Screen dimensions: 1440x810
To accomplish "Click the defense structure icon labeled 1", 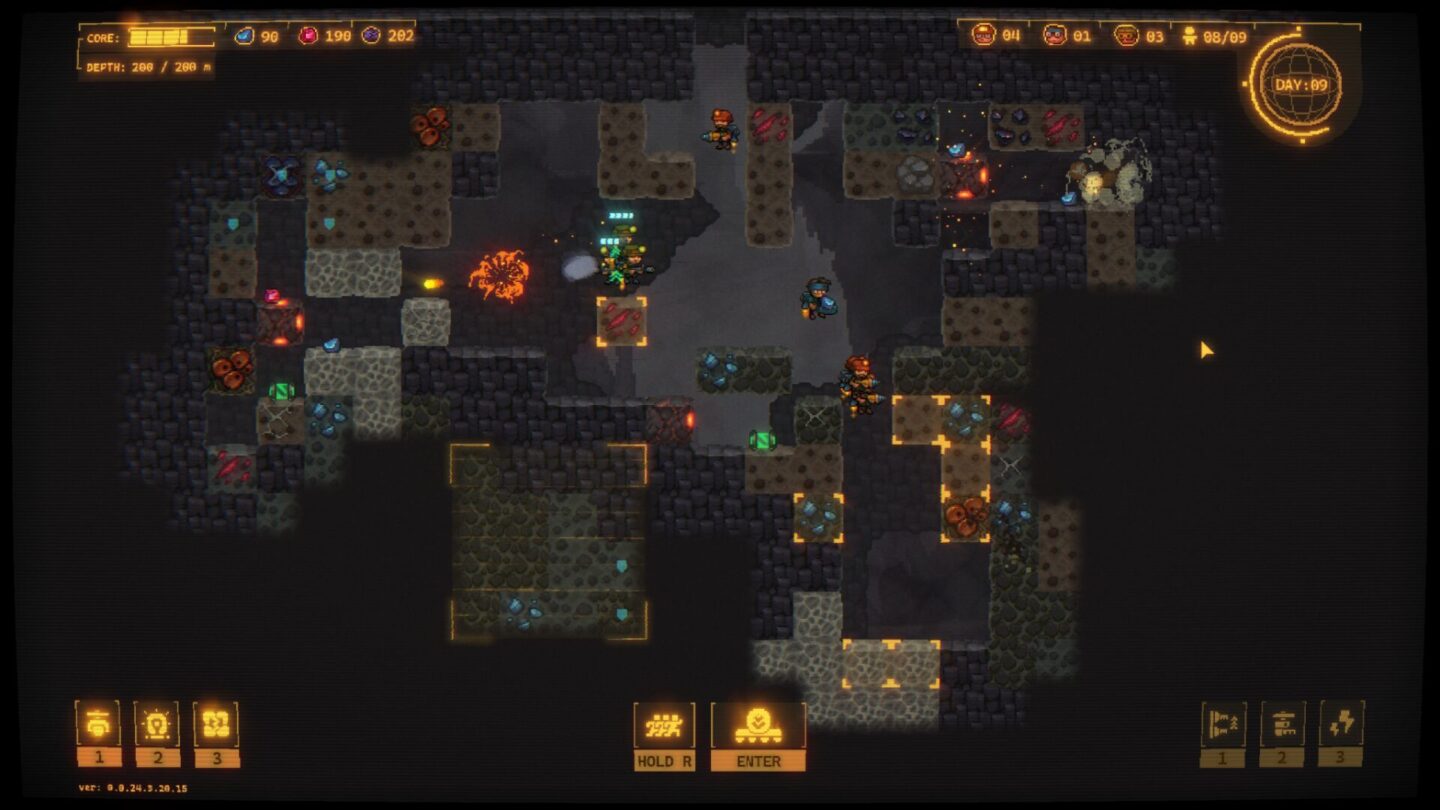I will [1222, 722].
